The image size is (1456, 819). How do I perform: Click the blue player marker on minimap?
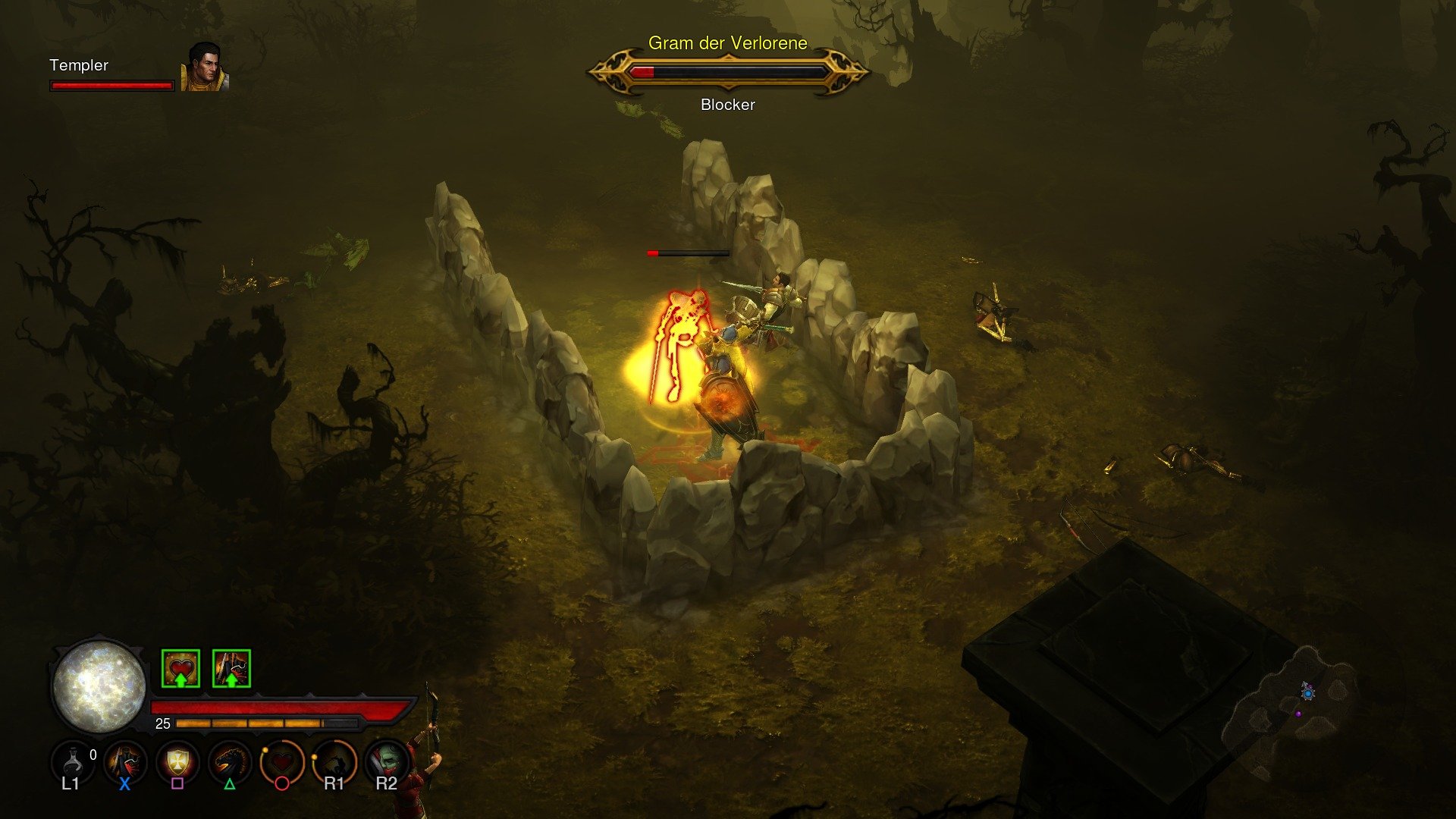tap(1308, 694)
